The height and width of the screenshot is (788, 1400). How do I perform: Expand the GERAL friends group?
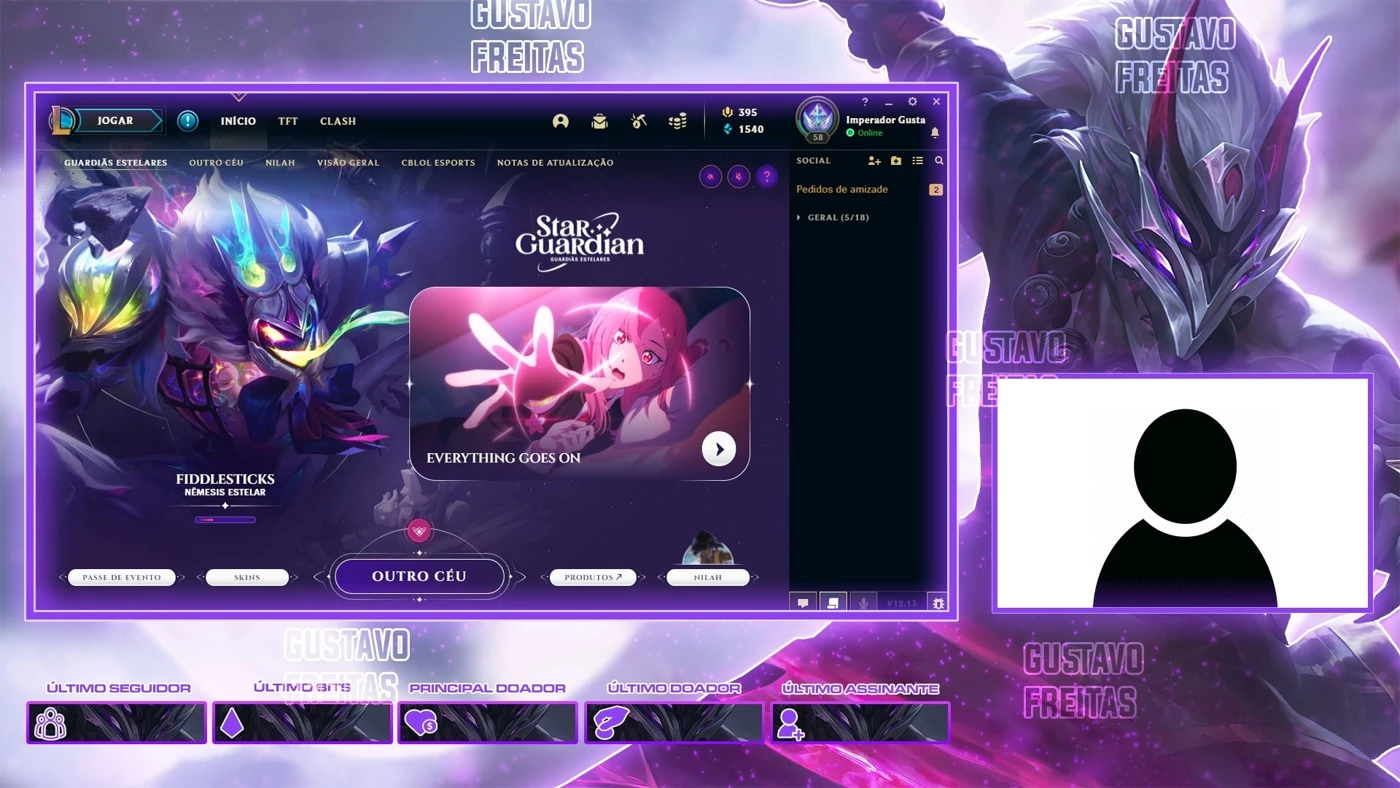tap(835, 217)
